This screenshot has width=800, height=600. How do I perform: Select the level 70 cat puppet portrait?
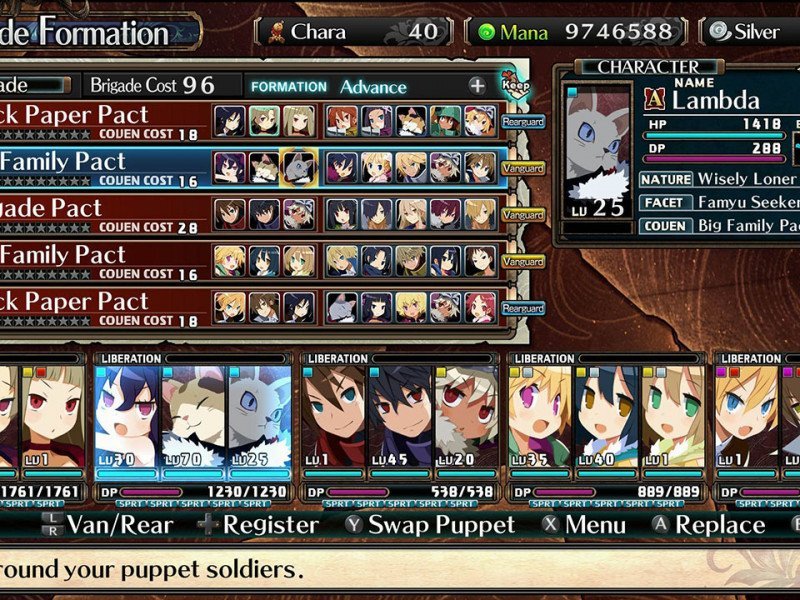(x=194, y=420)
